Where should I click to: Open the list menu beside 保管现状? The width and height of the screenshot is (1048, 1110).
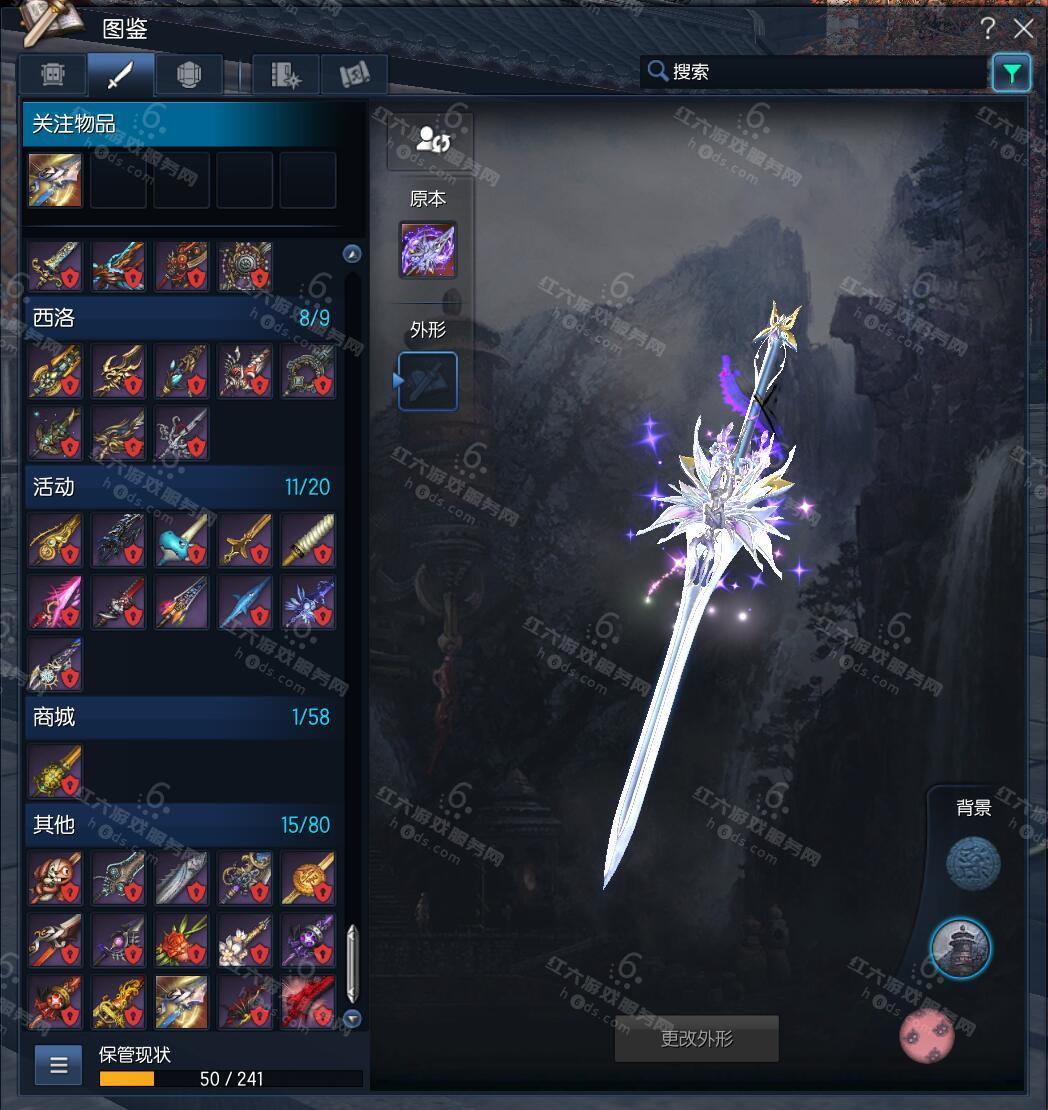coord(59,1065)
